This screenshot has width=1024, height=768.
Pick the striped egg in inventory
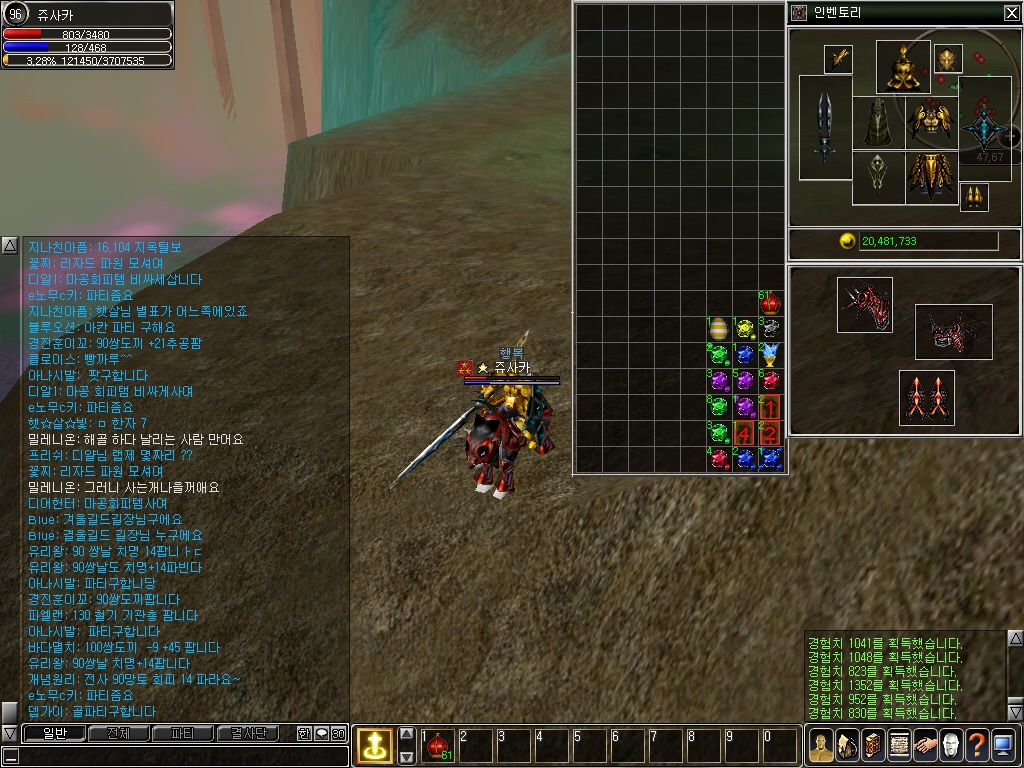click(718, 329)
